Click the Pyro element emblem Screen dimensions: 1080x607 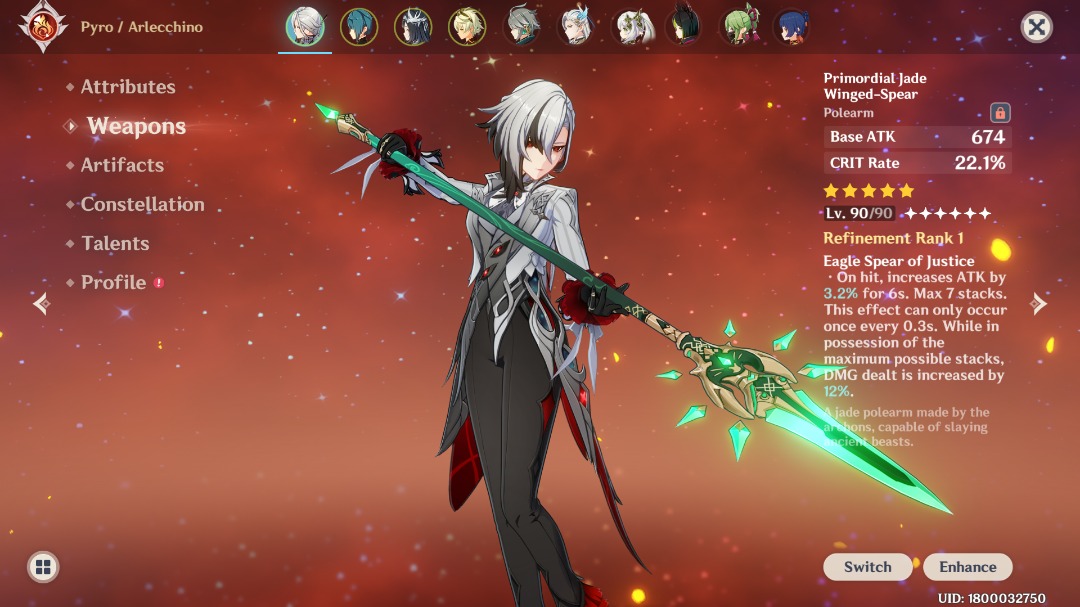(x=43, y=27)
